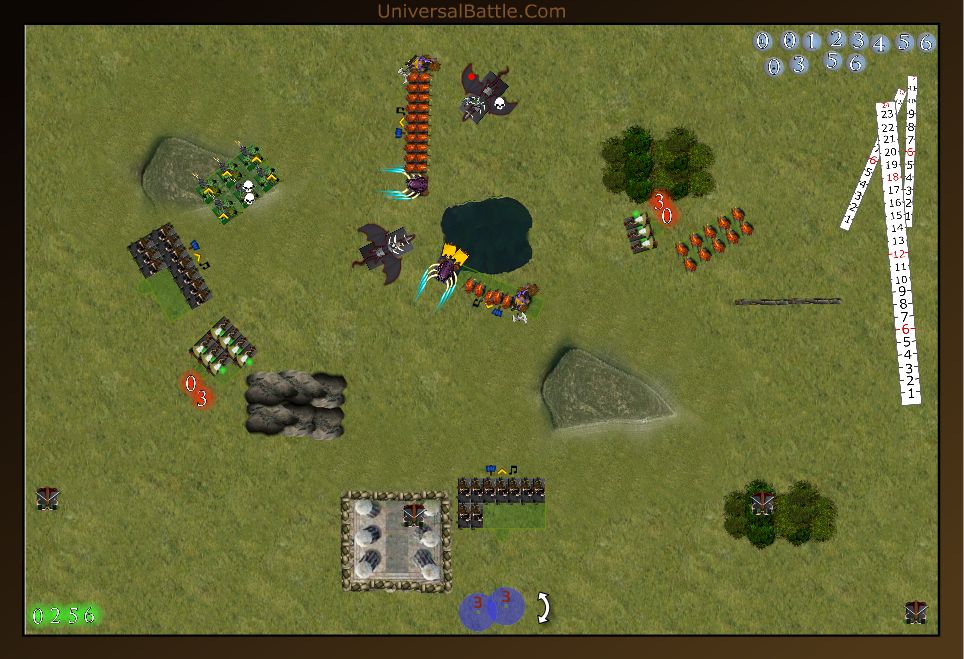Choose the green die showing 6
Screen dimensions: 964x659
click(x=90, y=615)
